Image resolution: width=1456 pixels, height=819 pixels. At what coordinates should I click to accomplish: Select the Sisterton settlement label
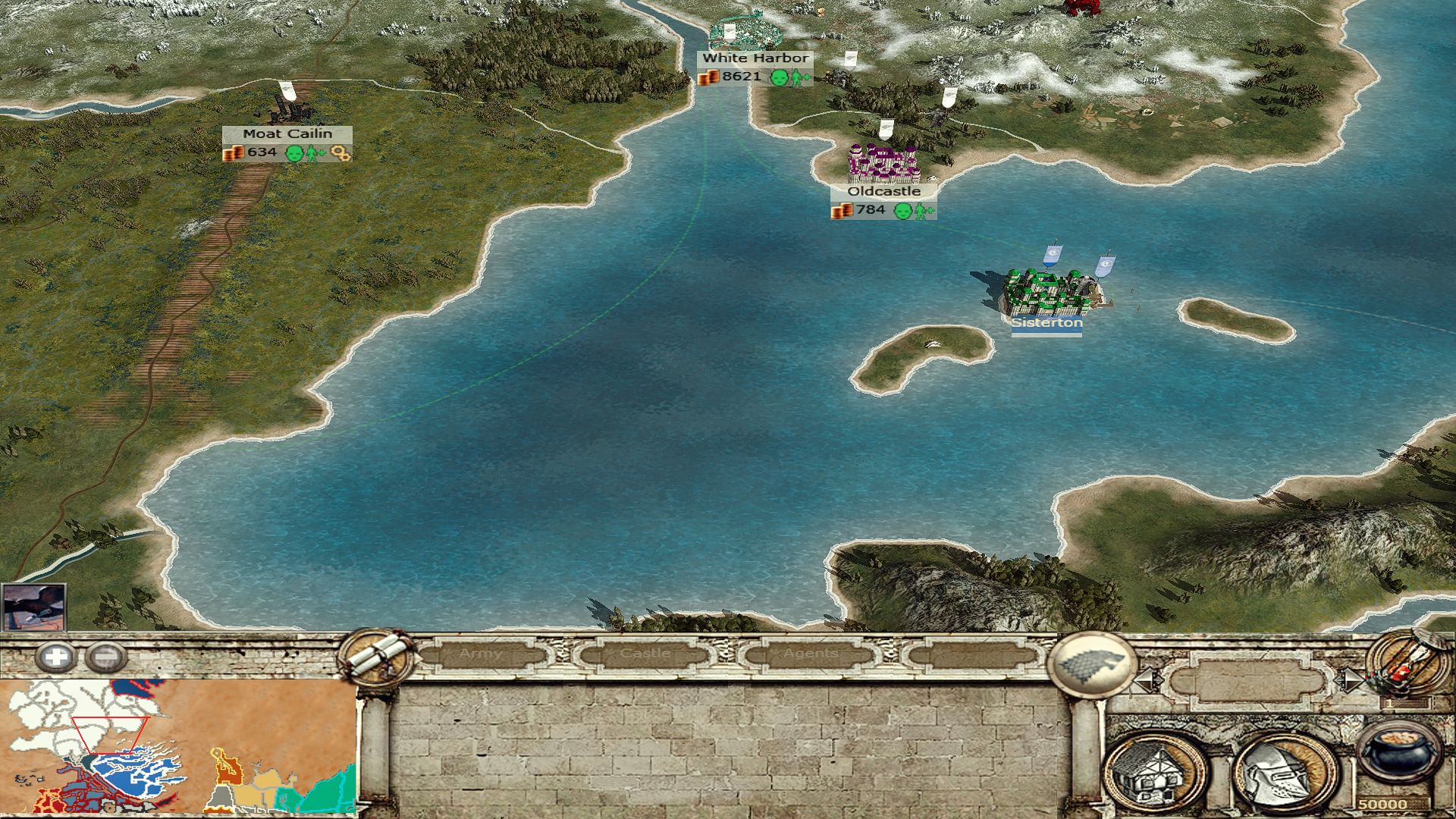pos(1046,323)
